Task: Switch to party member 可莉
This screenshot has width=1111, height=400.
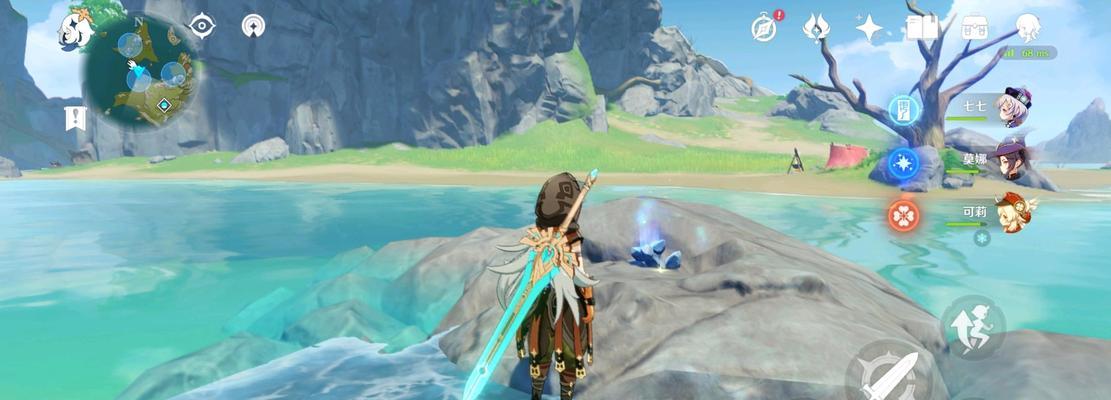Action: pos(1012,212)
